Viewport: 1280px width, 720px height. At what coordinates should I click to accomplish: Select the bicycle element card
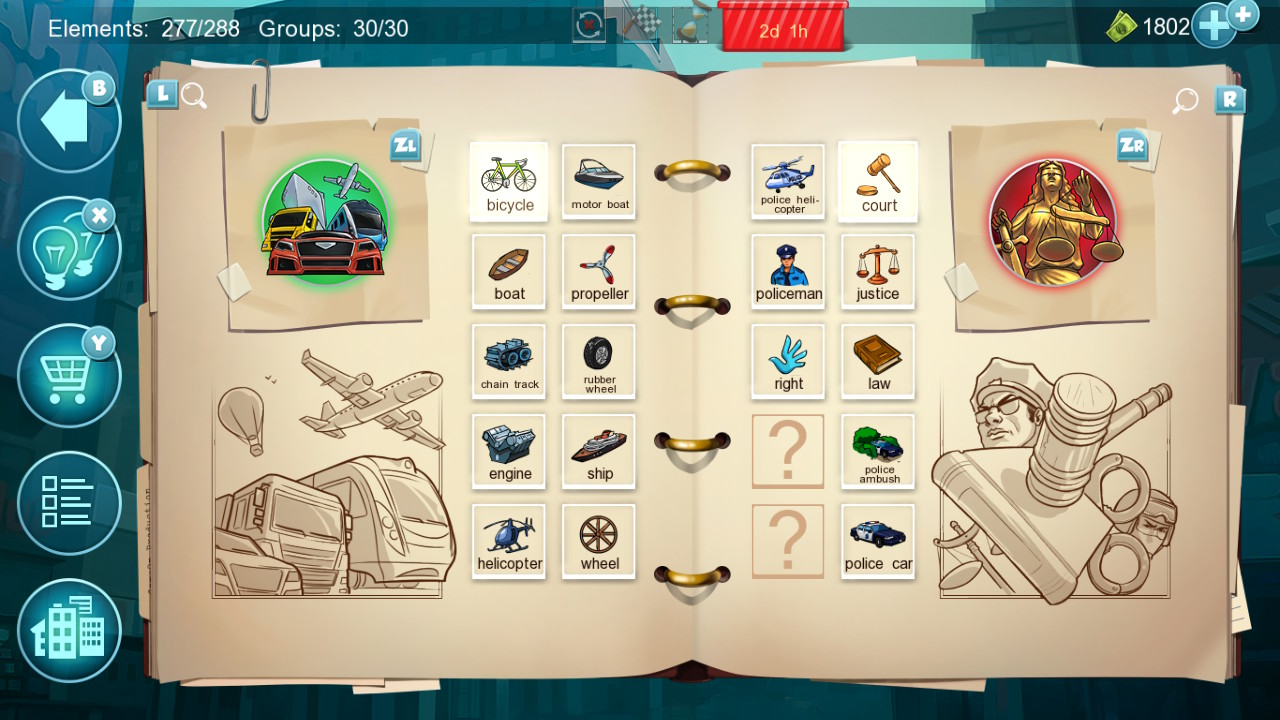pyautogui.click(x=509, y=181)
